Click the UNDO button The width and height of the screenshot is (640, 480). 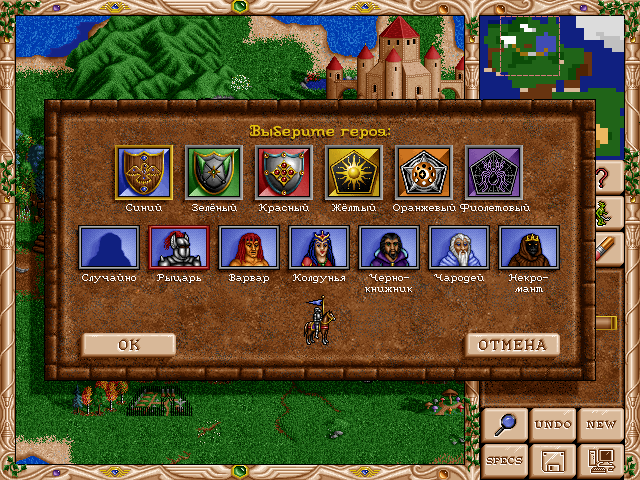[x=553, y=424]
